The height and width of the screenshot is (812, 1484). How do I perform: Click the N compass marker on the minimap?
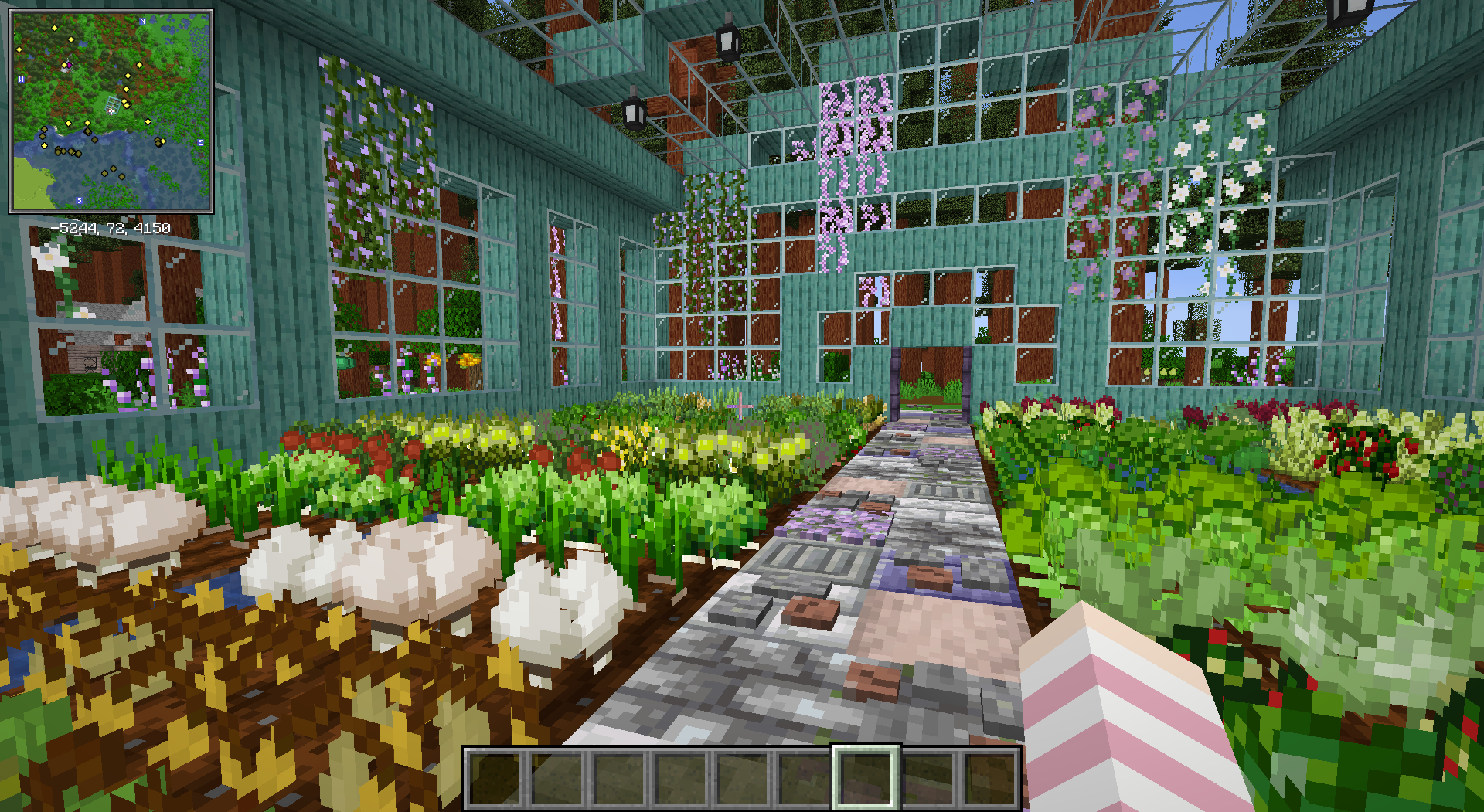pyautogui.click(x=142, y=22)
